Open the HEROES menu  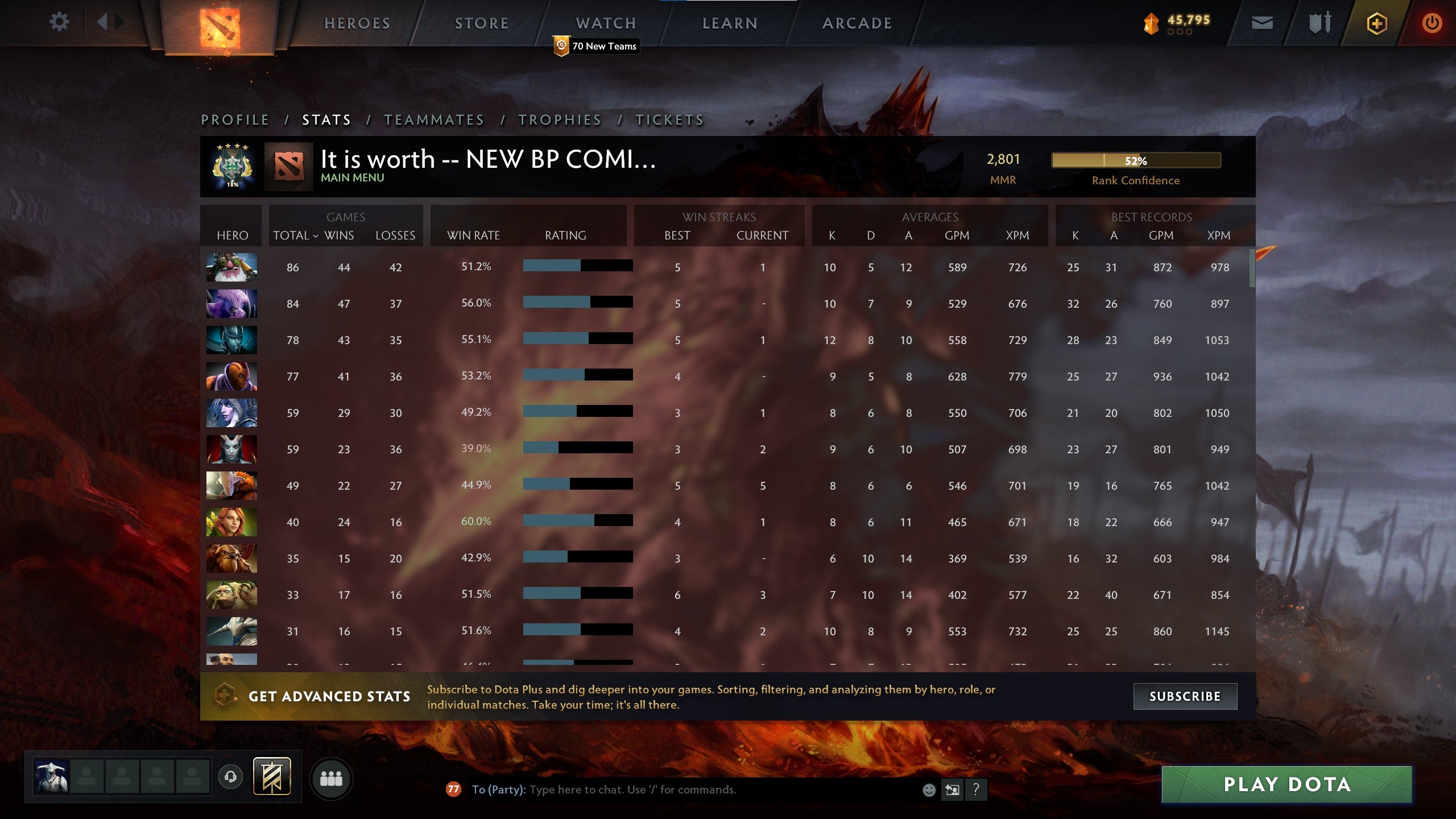point(357,23)
